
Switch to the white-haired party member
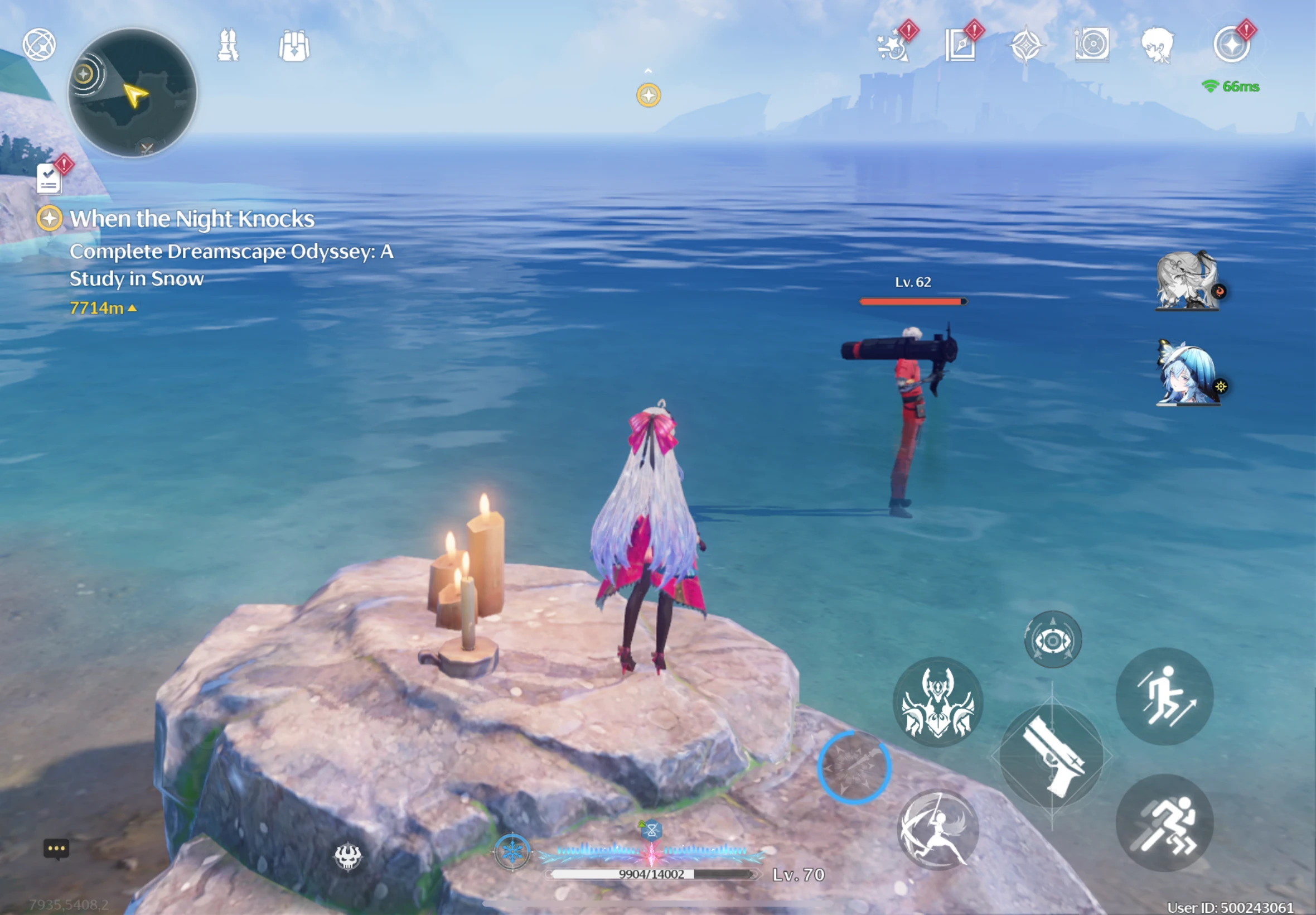pyautogui.click(x=1186, y=281)
